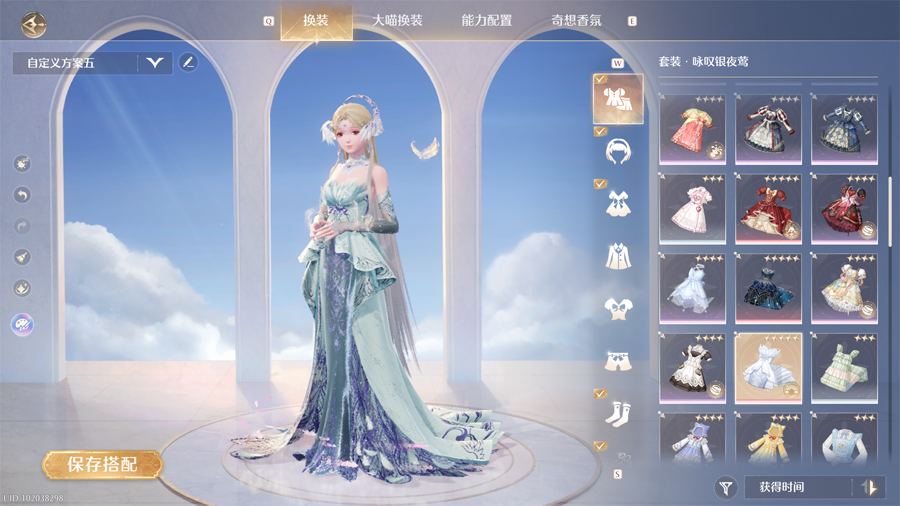Open the color palette icon
Viewport: 900px width, 506px height.
pos(22,324)
